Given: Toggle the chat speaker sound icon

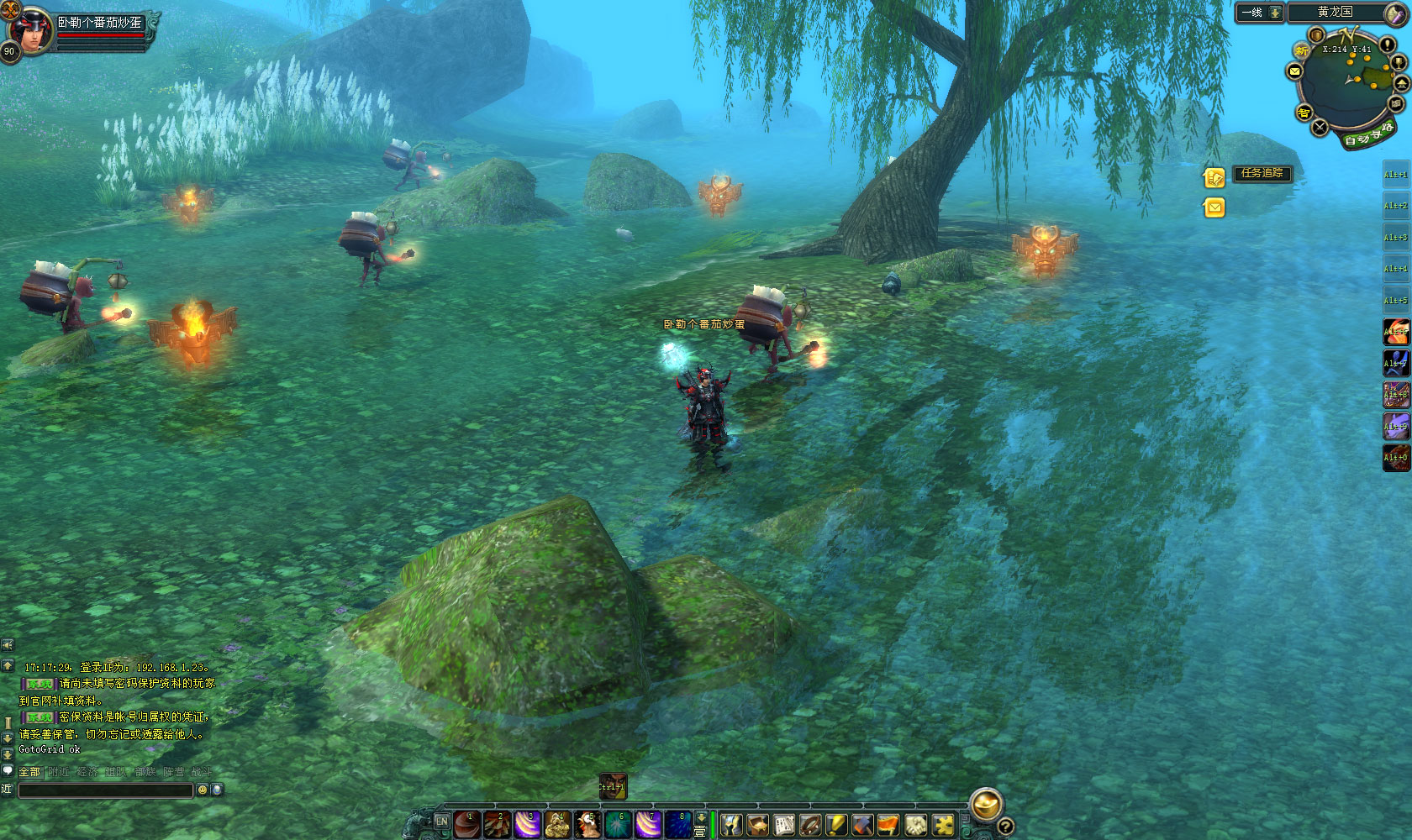Looking at the screenshot, I should pos(8,644).
